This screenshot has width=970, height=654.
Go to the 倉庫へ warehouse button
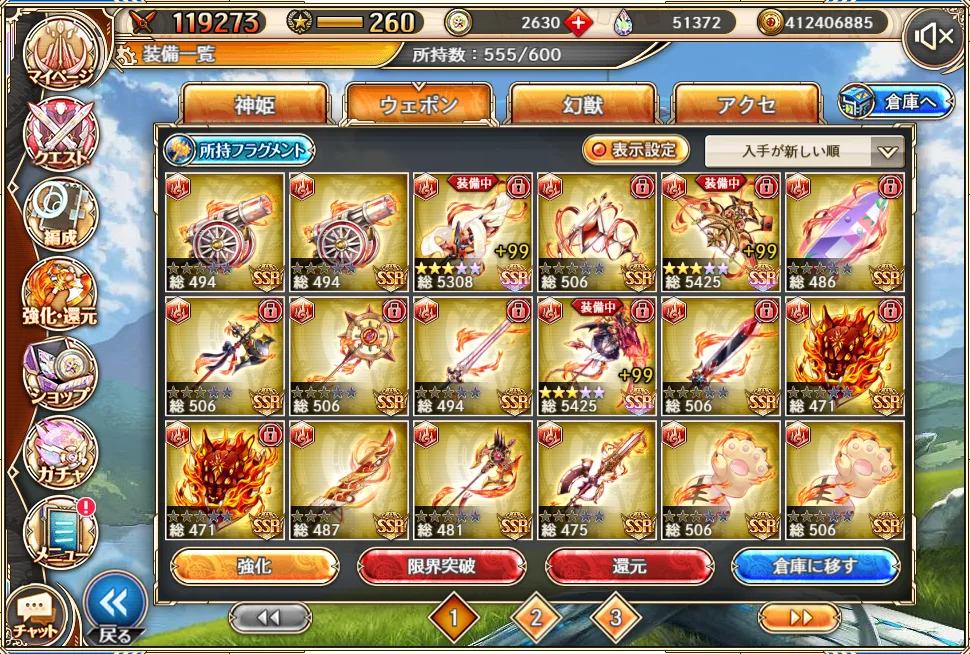(897, 101)
